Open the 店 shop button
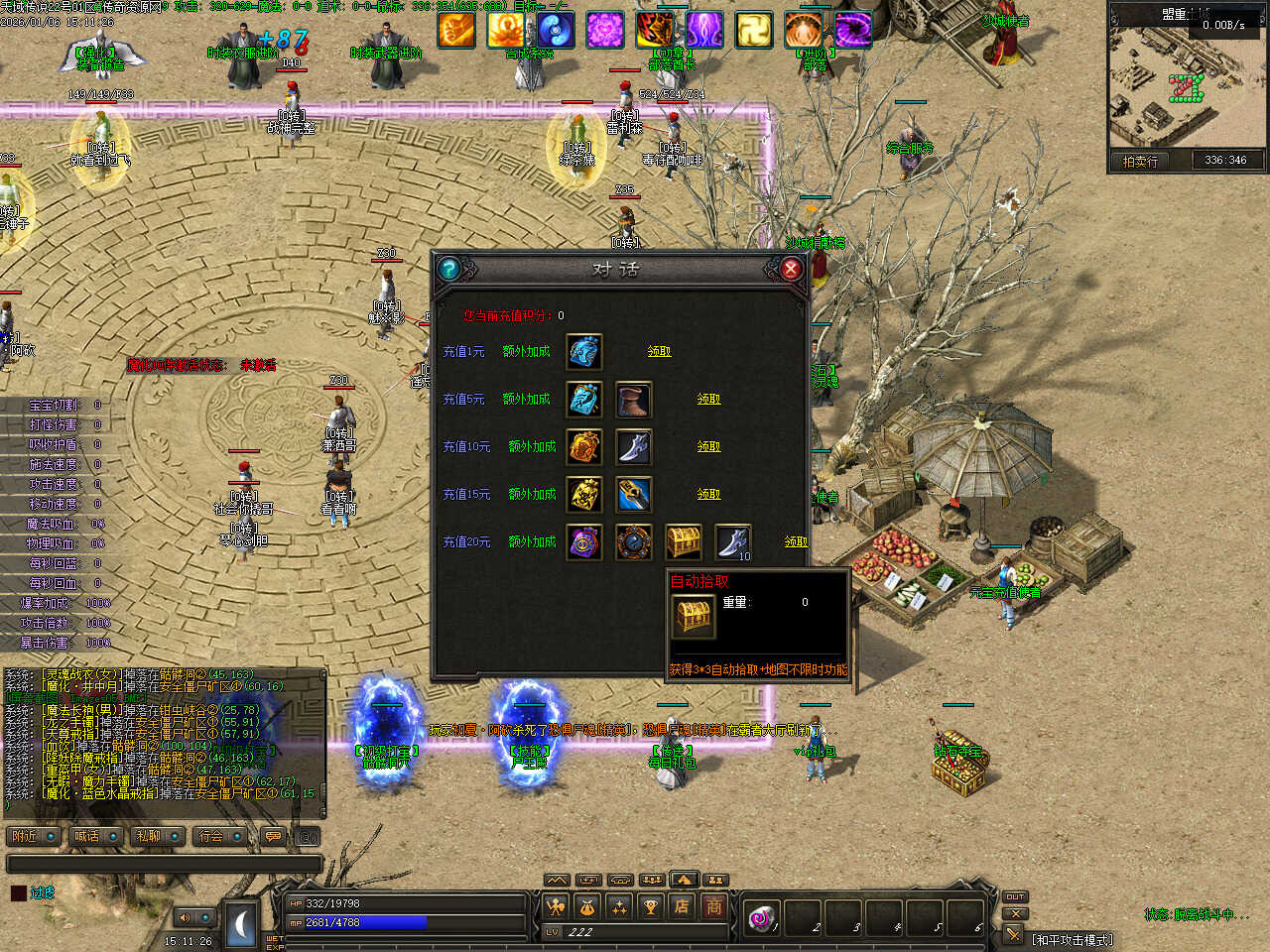The height and width of the screenshot is (952, 1270). 682,905
